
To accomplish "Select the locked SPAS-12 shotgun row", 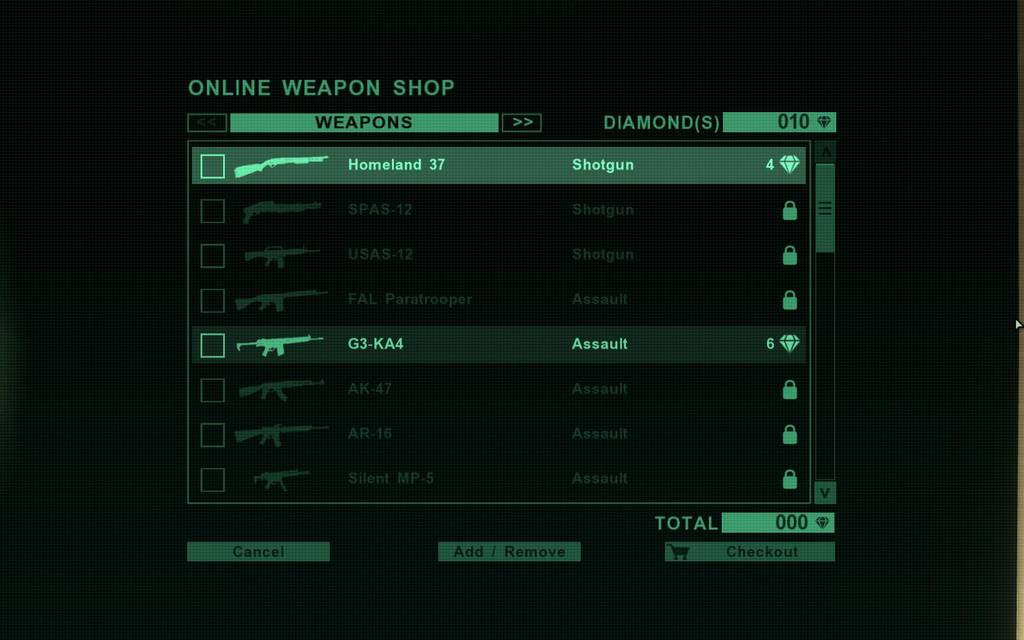I will [x=498, y=210].
